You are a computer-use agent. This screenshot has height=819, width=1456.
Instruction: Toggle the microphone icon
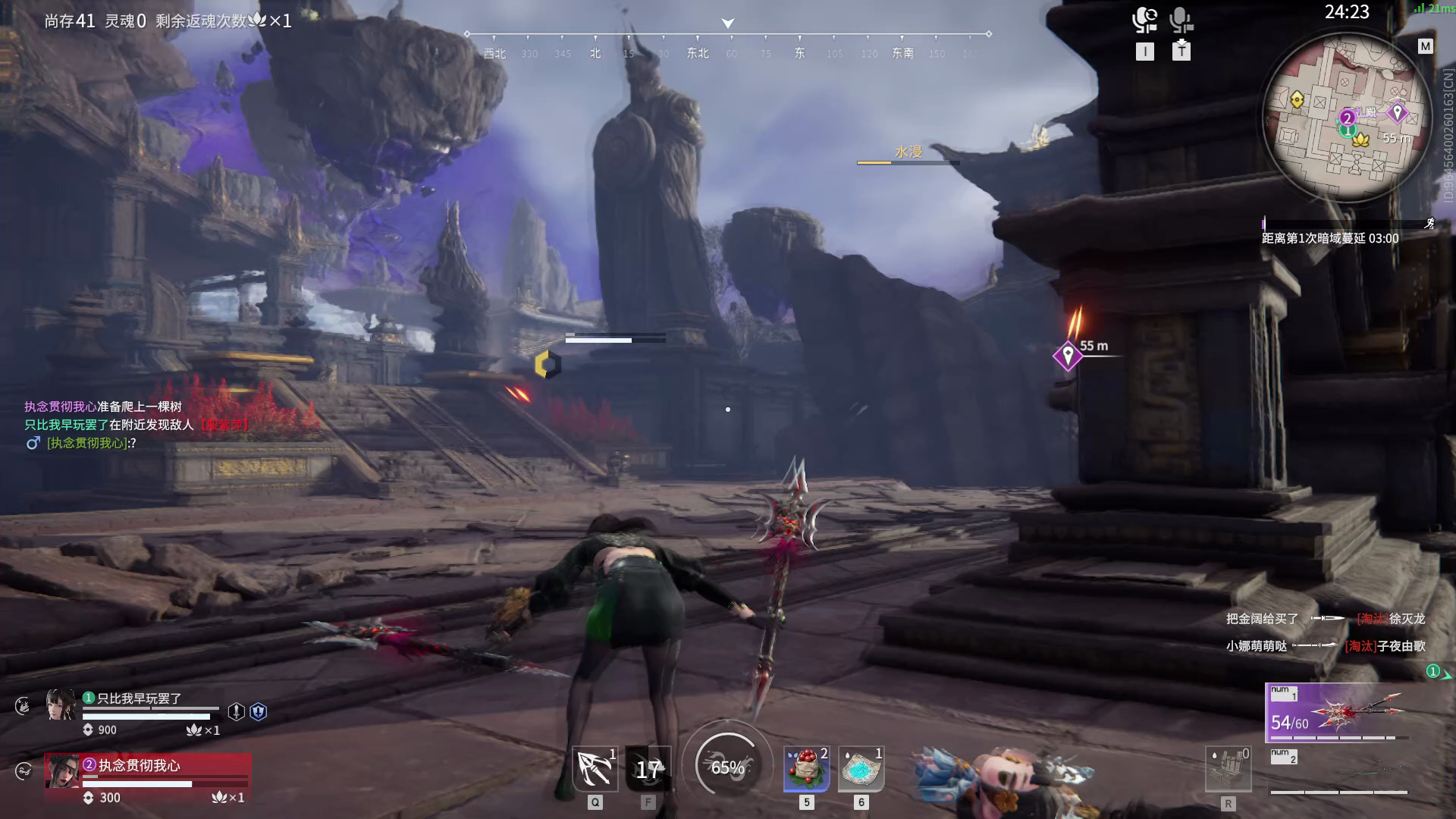coord(1181,20)
